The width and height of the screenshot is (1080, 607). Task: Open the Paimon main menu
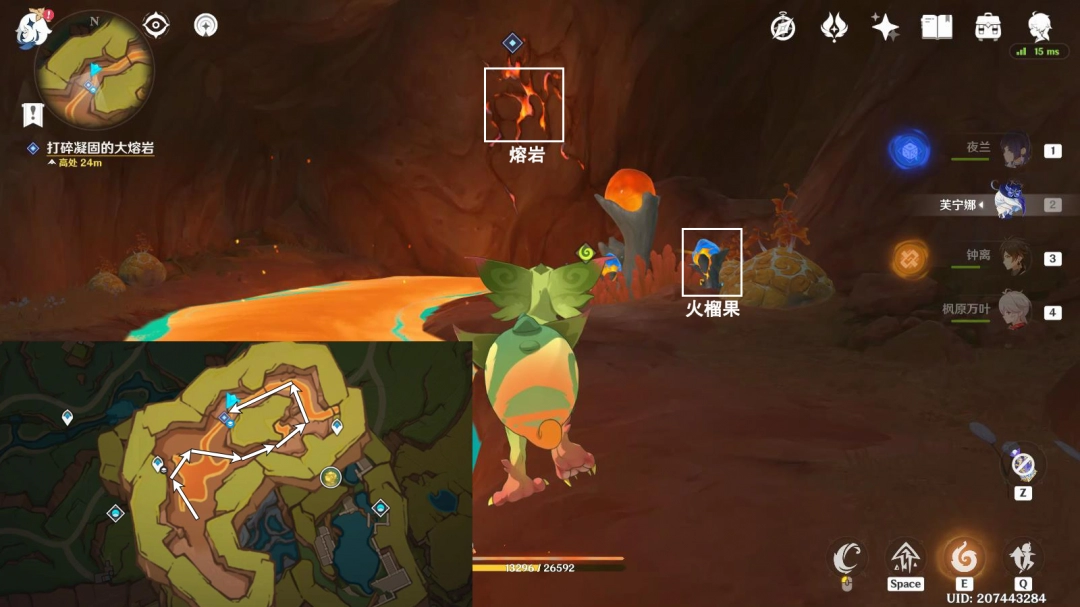tap(33, 28)
